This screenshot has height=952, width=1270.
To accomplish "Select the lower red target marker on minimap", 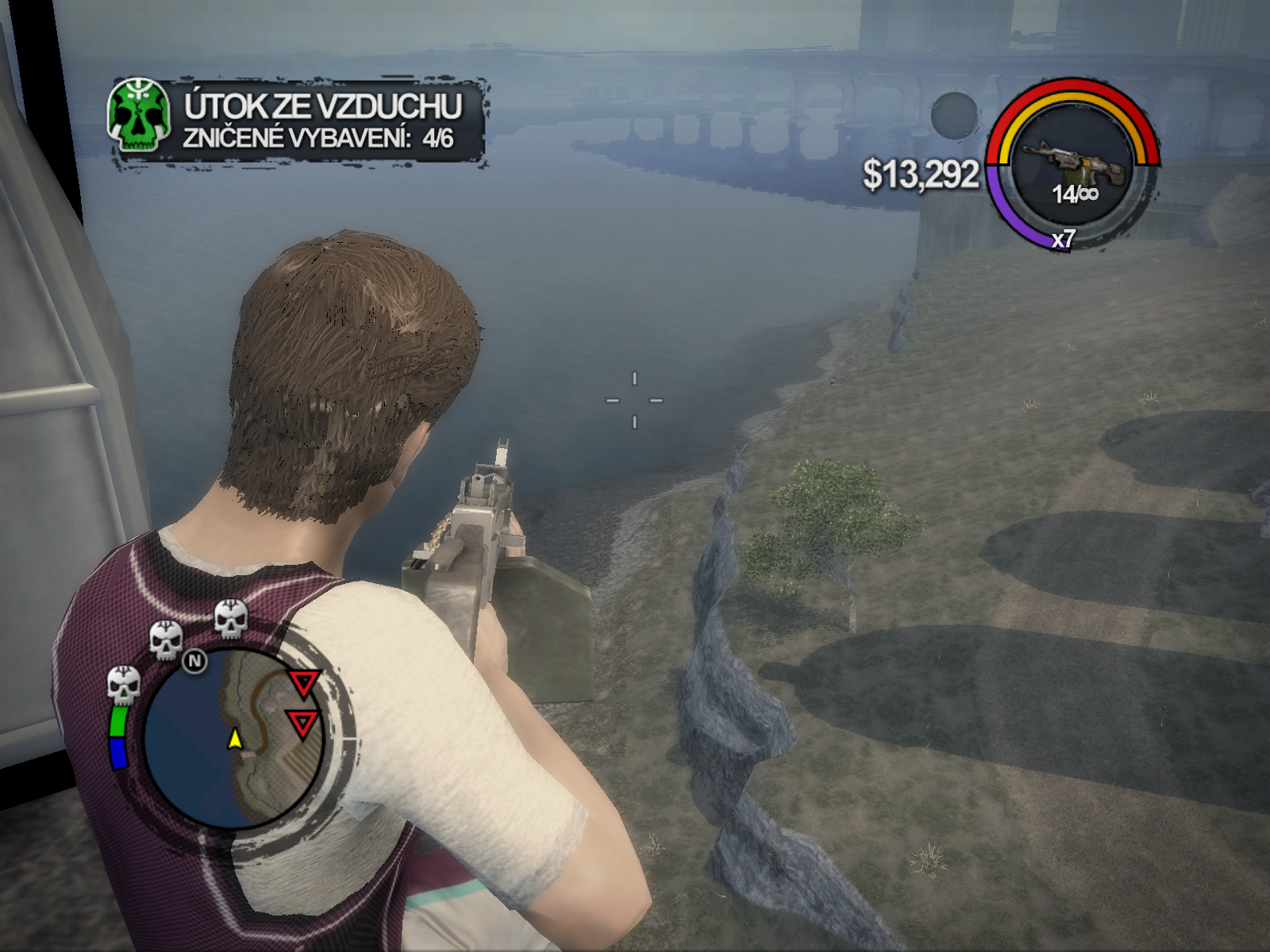I will 302,723.
